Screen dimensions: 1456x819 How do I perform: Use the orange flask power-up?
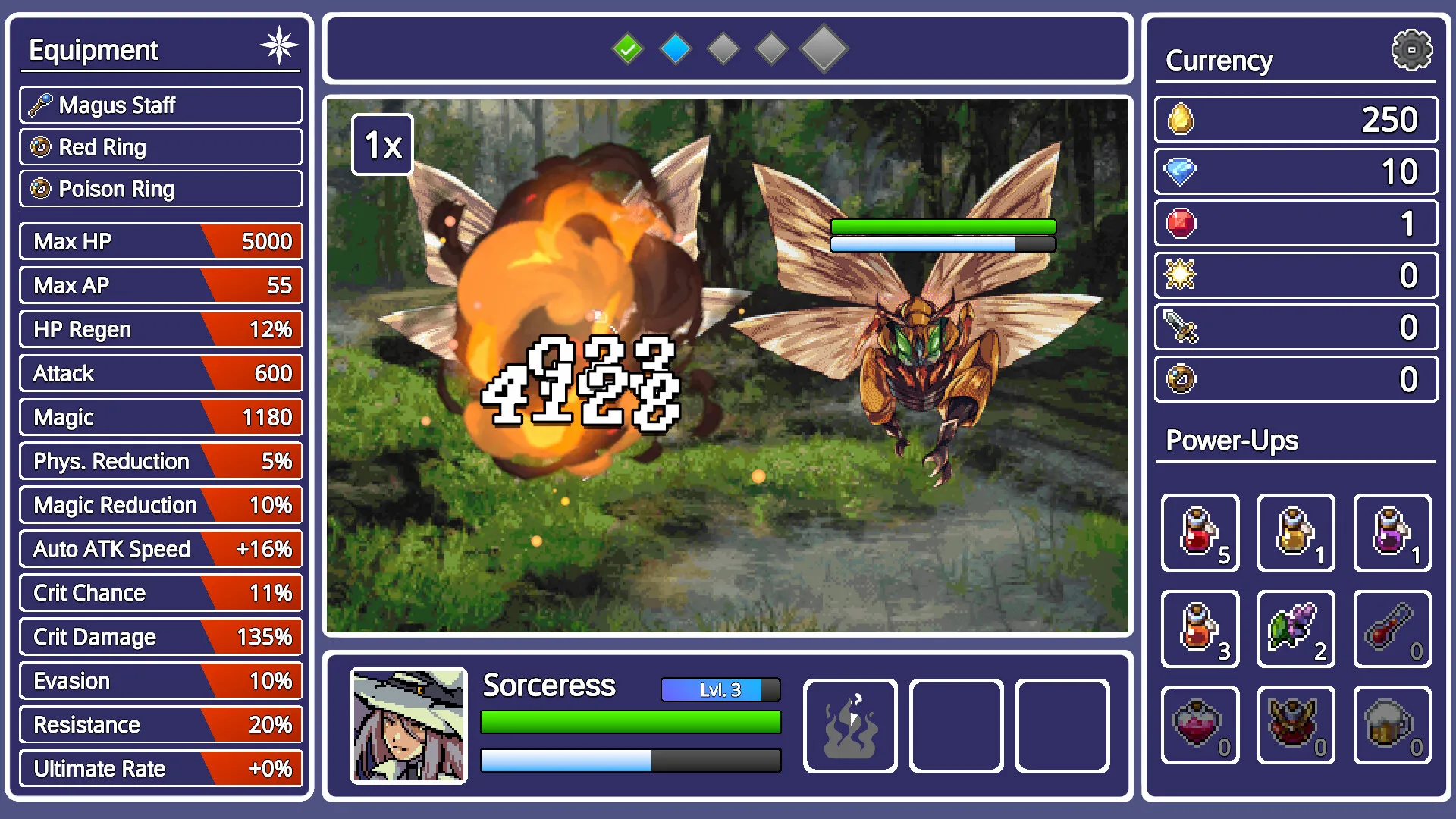click(1200, 629)
